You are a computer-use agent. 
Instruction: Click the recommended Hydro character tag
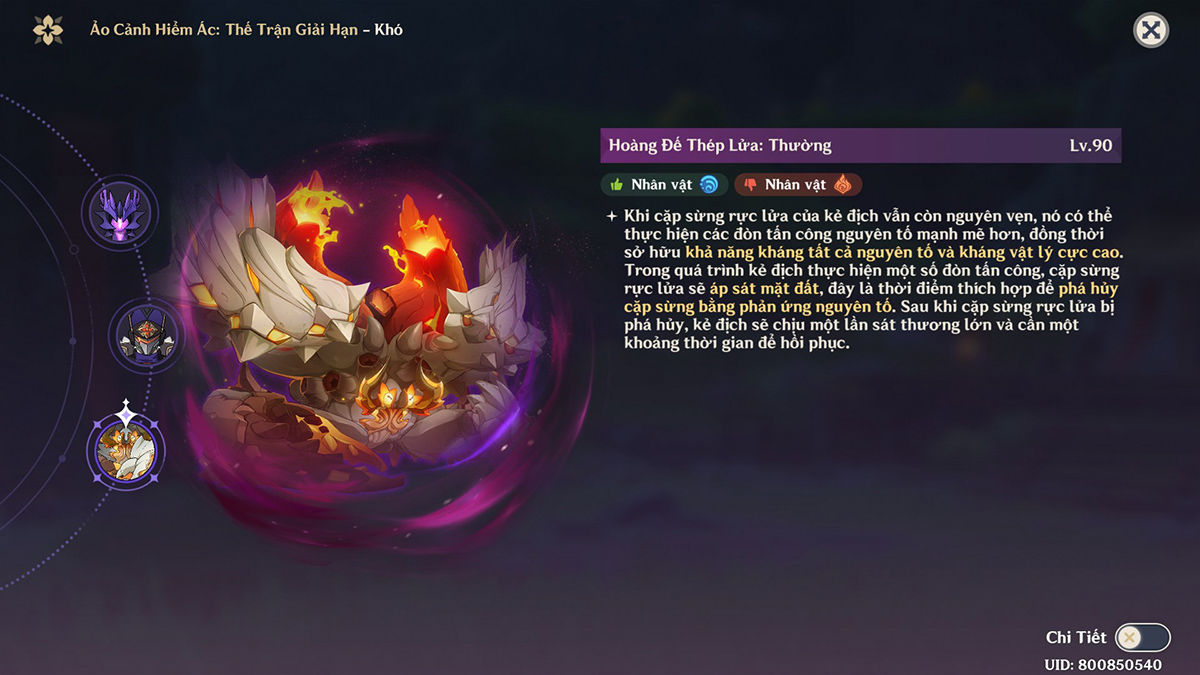663,184
